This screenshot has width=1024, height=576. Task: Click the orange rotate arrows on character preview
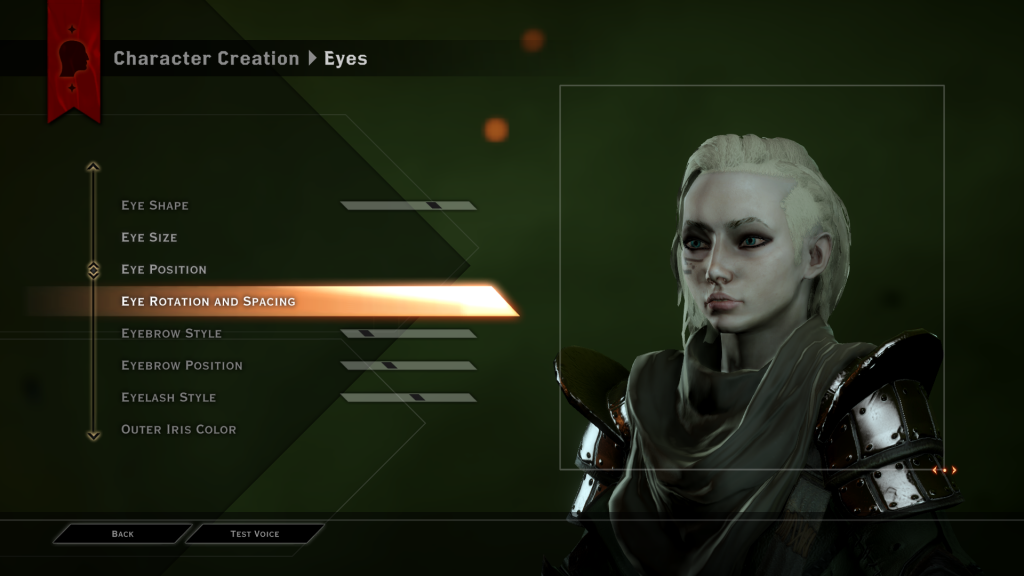pos(944,470)
